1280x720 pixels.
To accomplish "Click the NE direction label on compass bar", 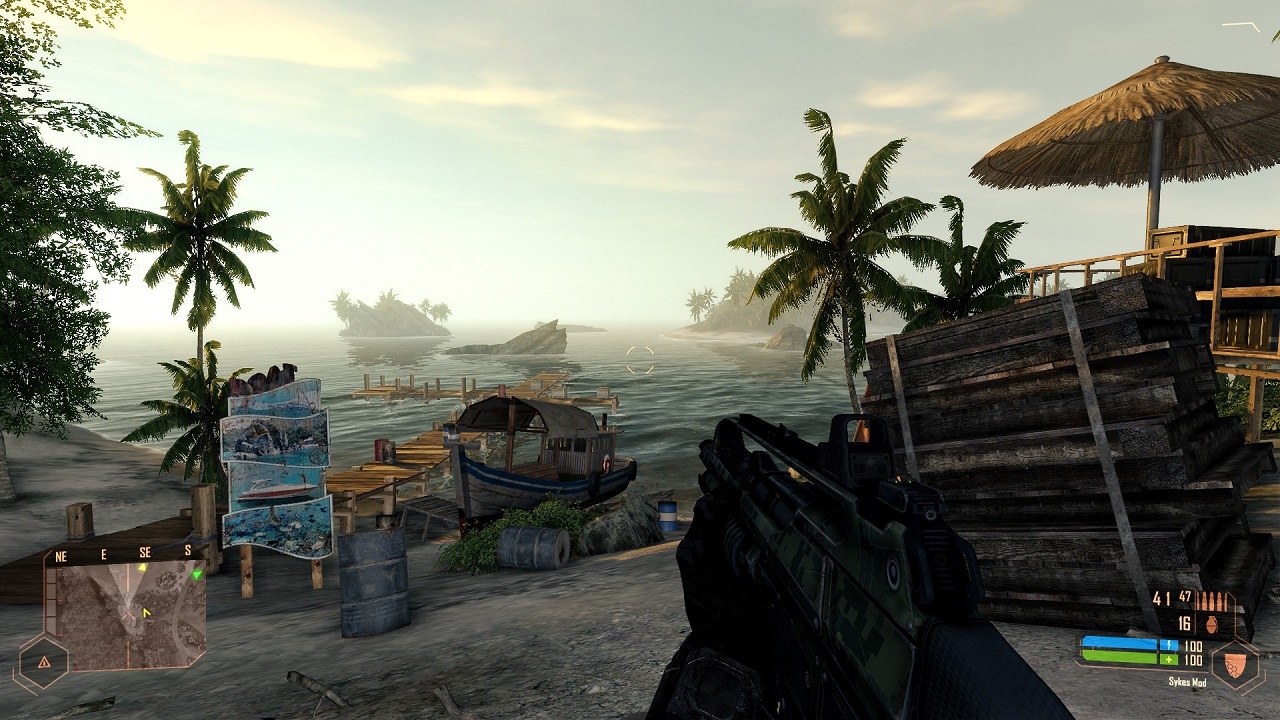I will pos(60,556).
